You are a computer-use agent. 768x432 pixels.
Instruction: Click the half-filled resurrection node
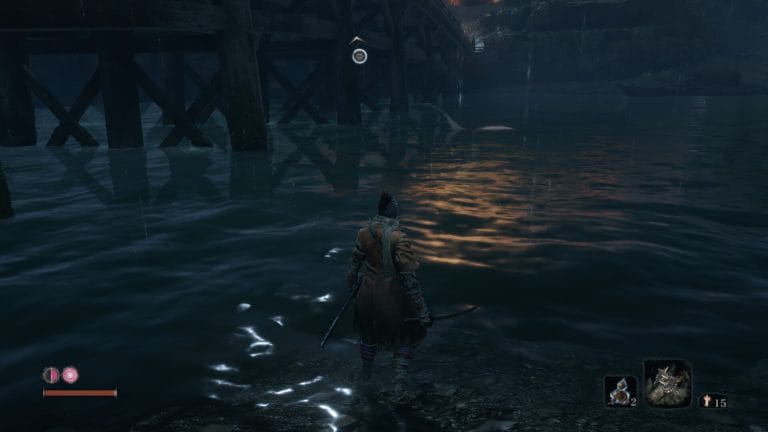[51, 375]
